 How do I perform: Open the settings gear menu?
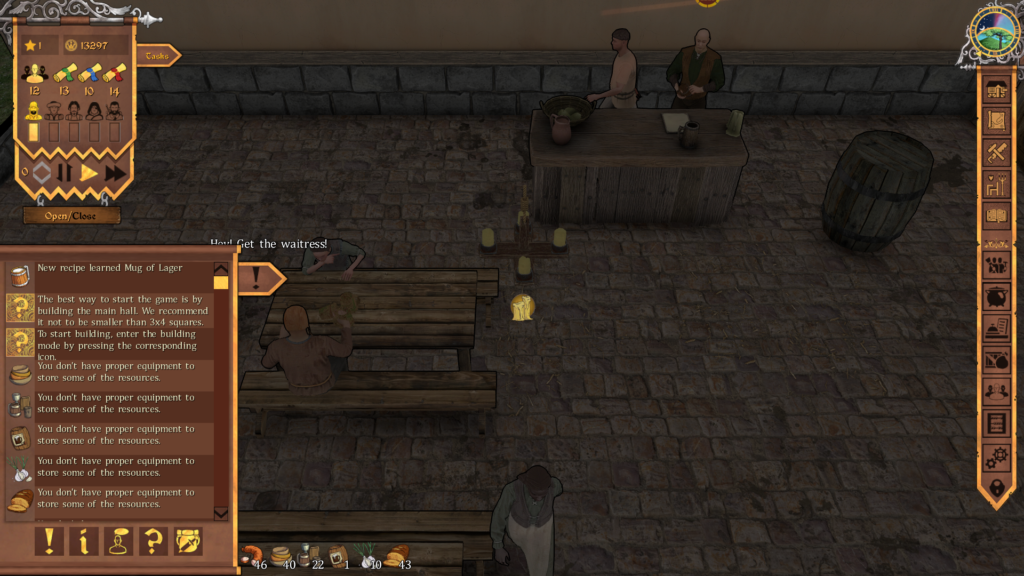pos(996,458)
